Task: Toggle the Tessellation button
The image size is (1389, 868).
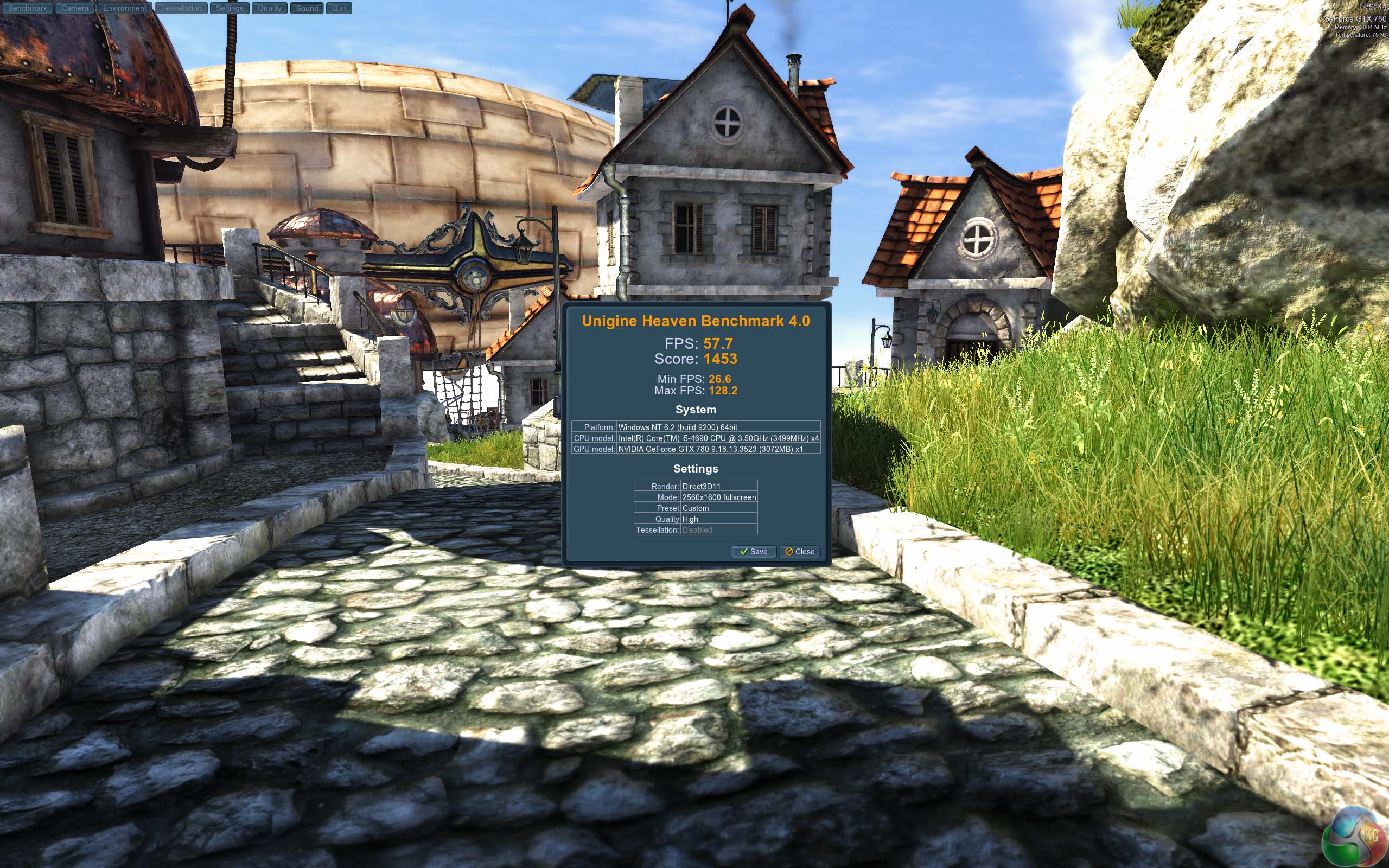Action: point(181,8)
